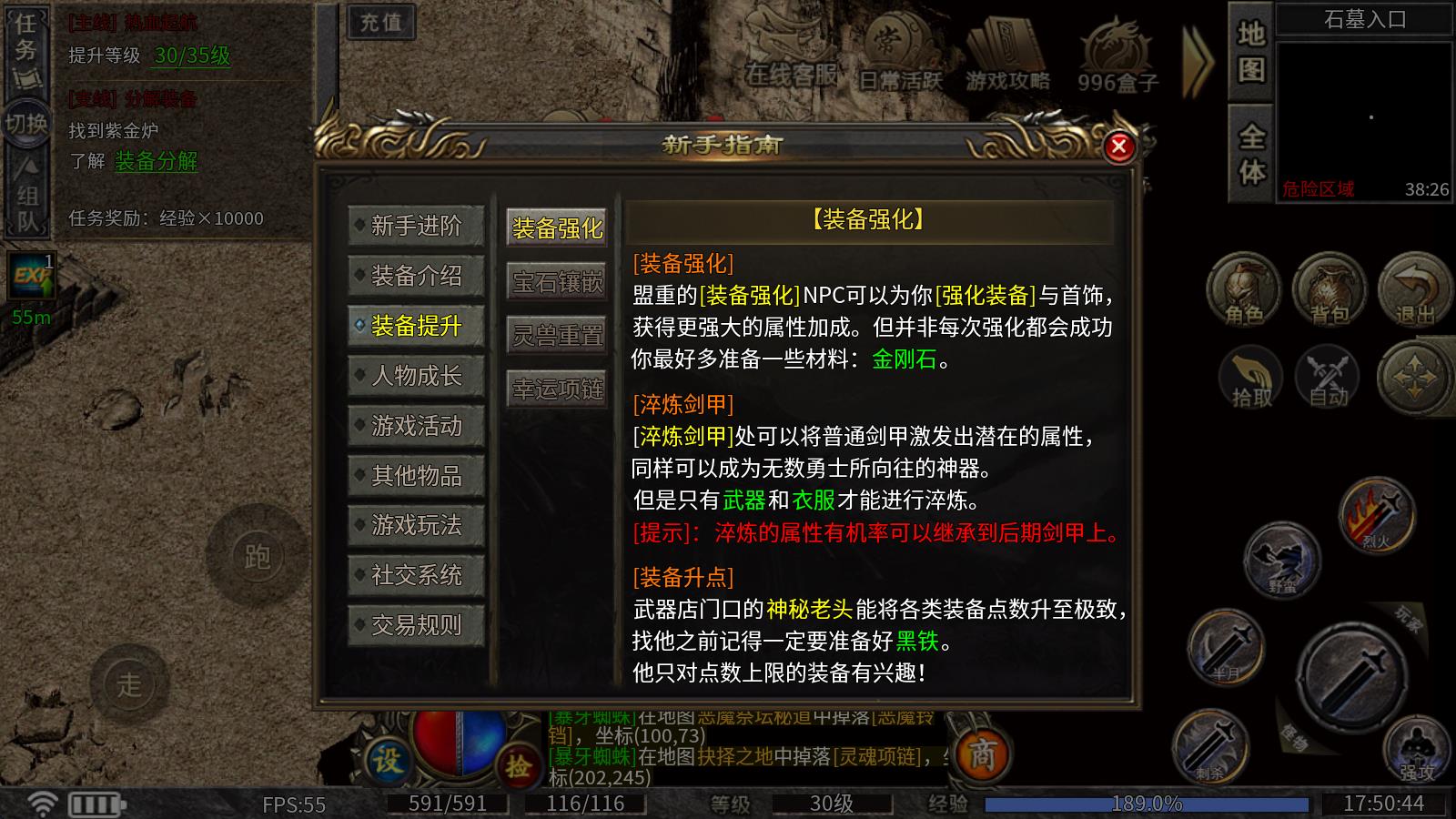Open the 角色 character panel icon

(x=1244, y=289)
